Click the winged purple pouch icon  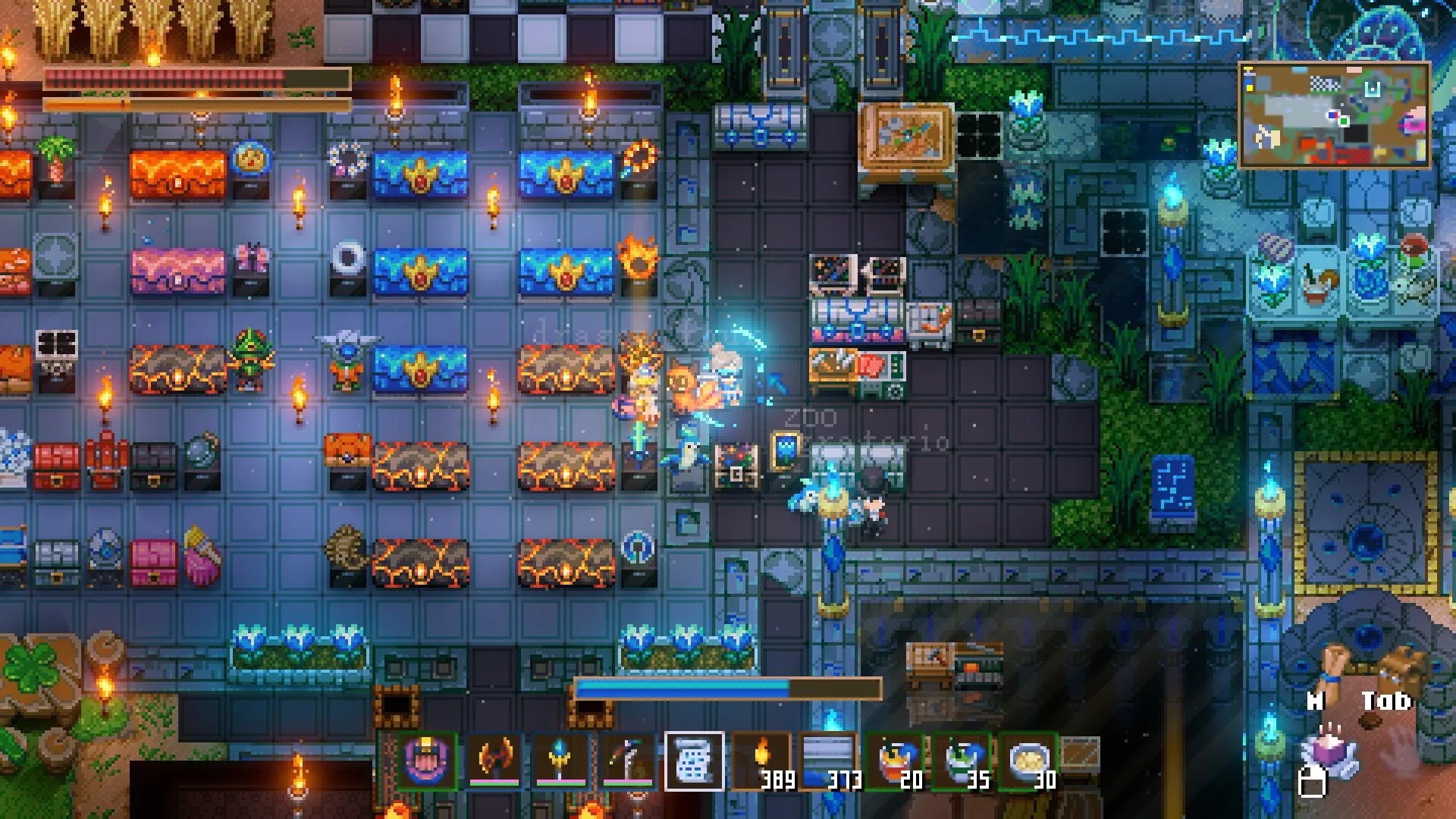coord(1329,751)
